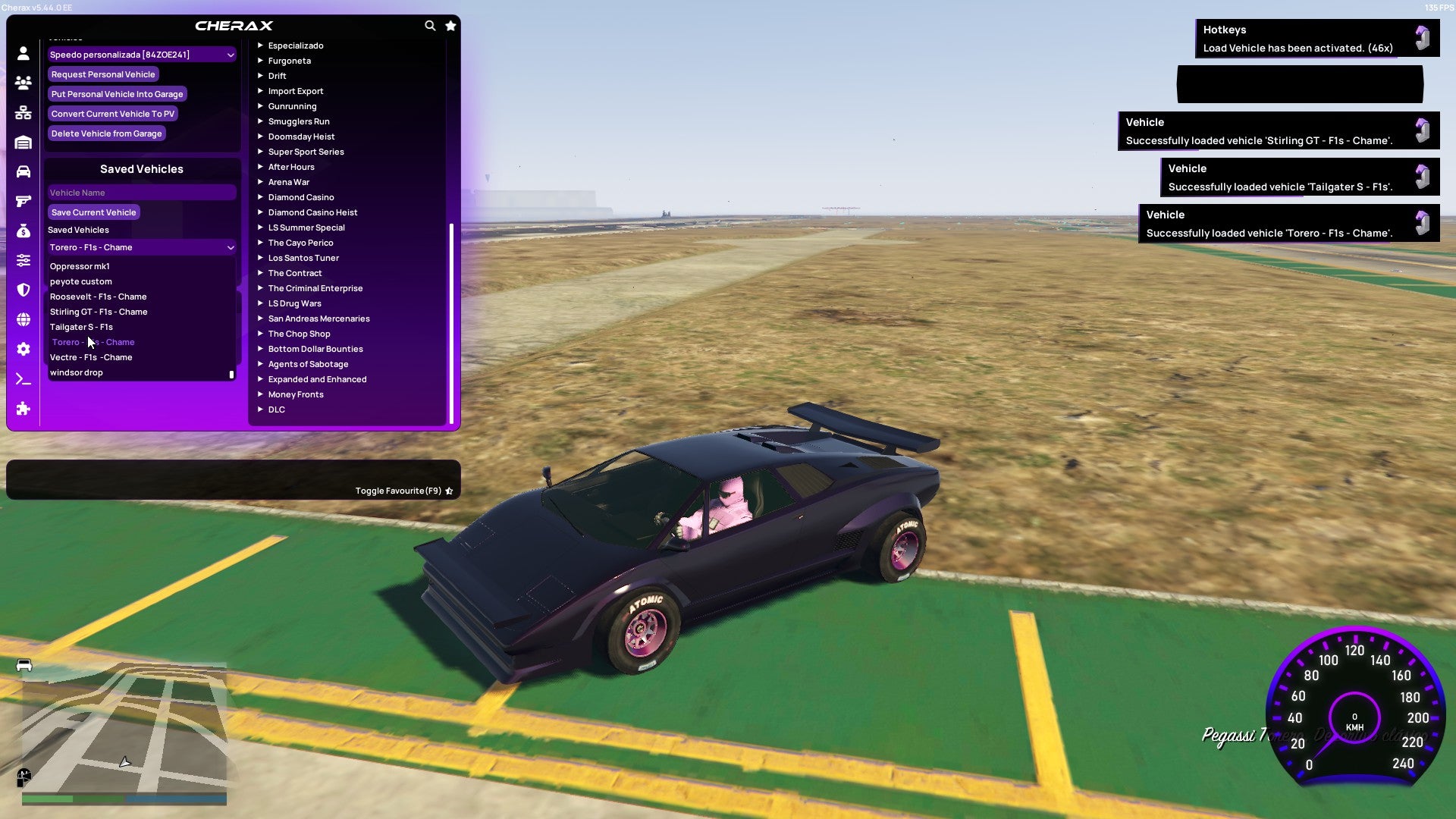Select the shield protections icon
Screen dimensions: 1456x819
coord(24,289)
